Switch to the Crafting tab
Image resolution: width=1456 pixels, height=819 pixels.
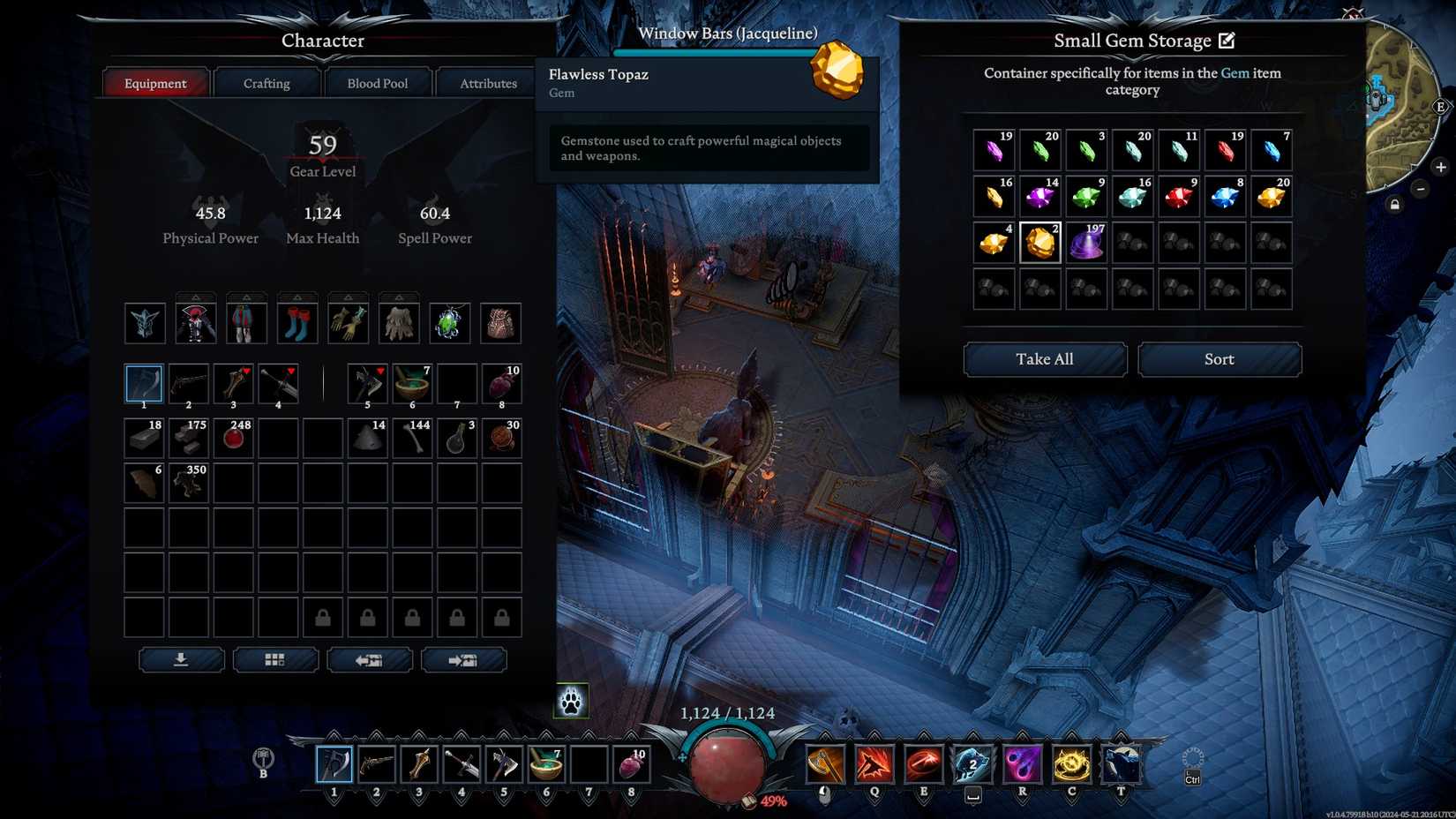pyautogui.click(x=266, y=82)
